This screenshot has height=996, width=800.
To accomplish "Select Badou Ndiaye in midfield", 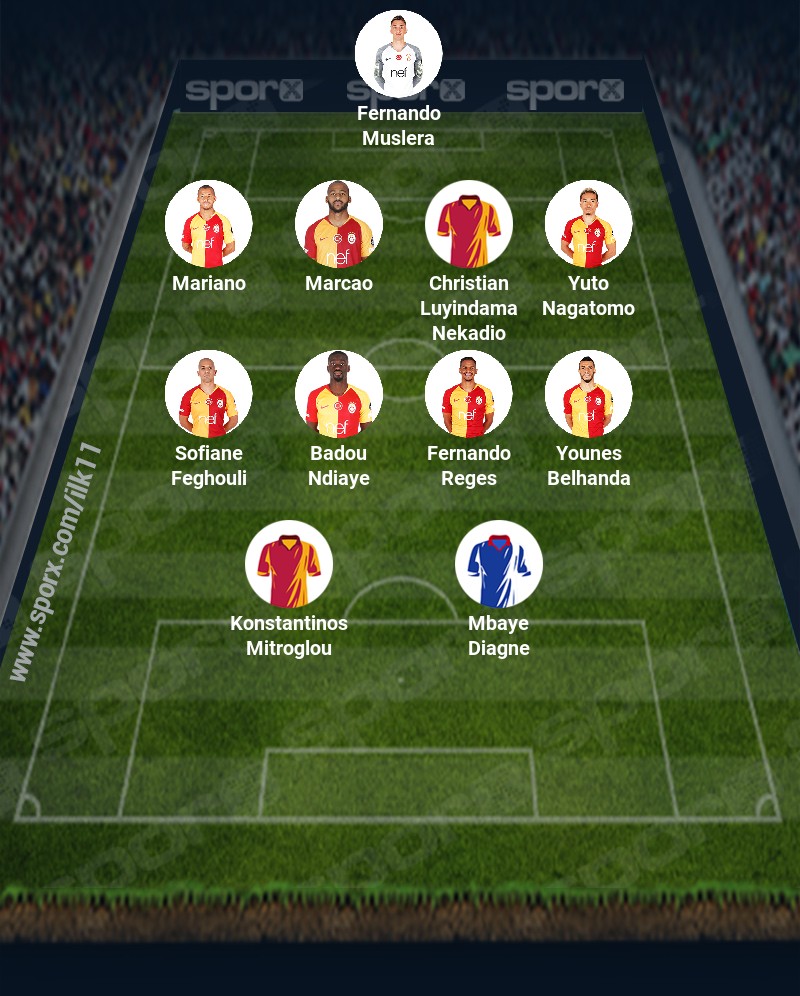I will (339, 394).
